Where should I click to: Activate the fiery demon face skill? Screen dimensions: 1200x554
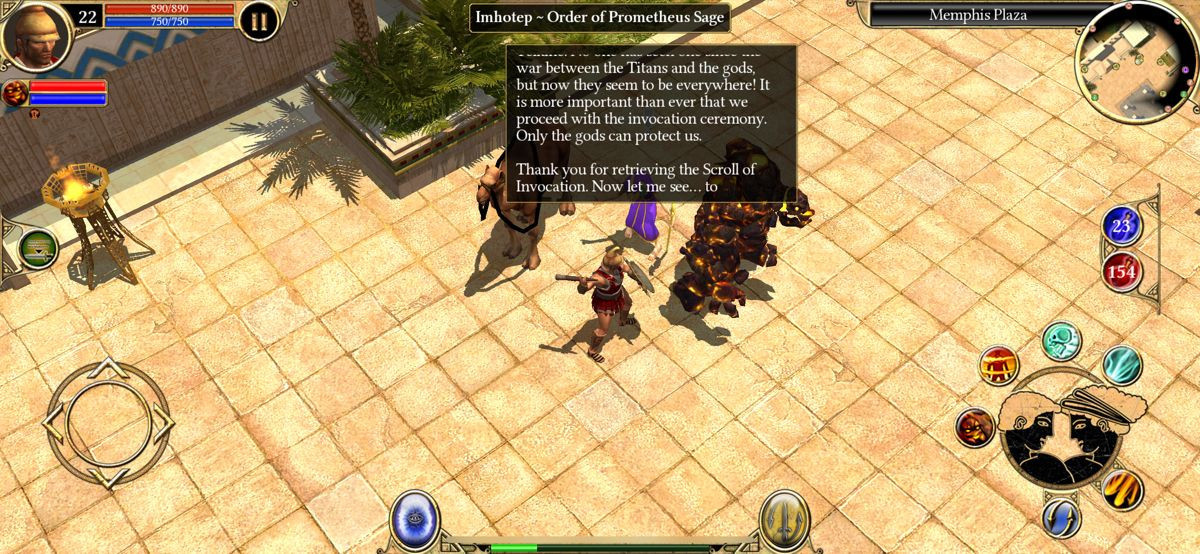point(975,427)
